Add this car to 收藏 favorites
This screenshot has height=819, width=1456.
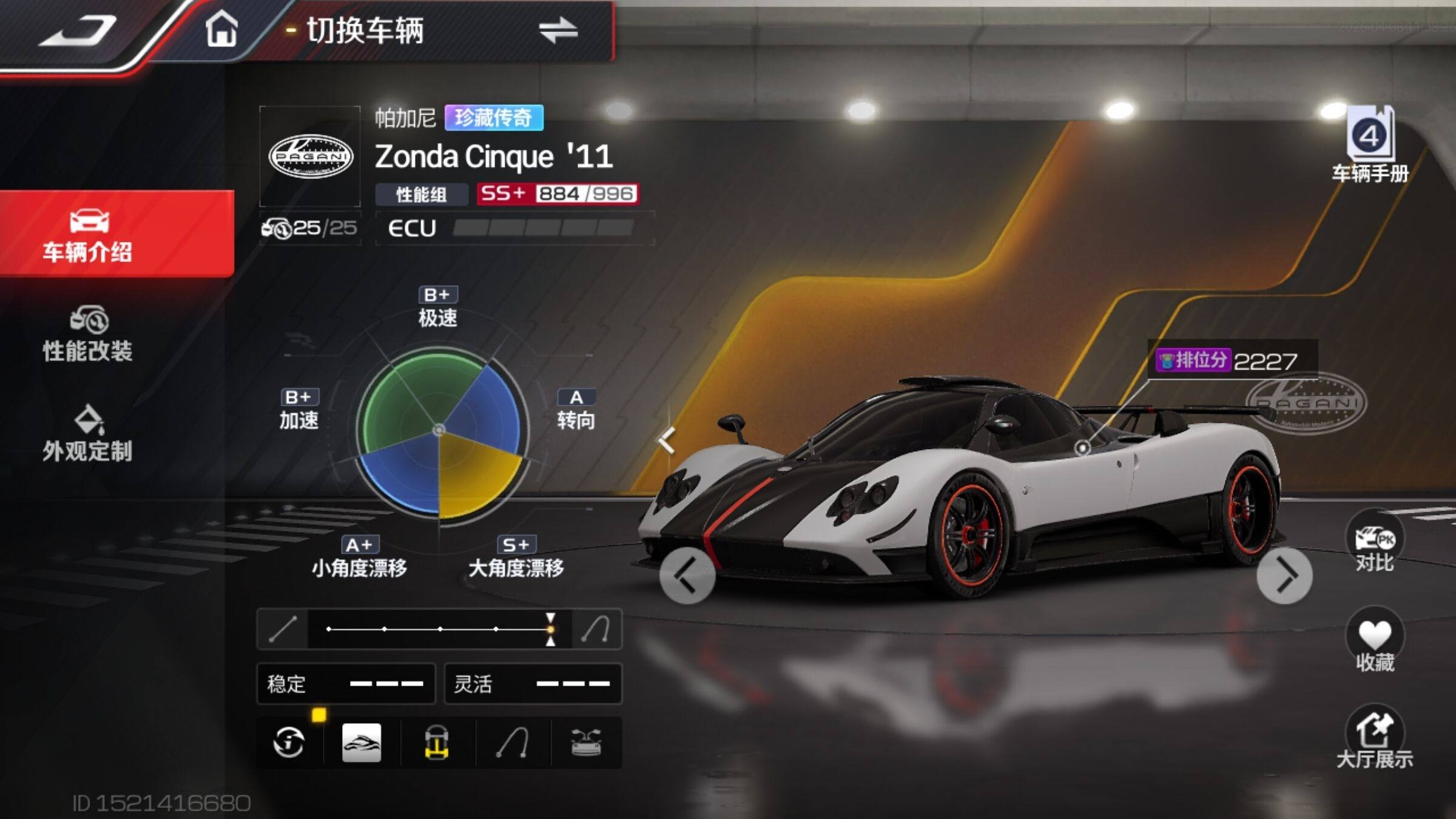pos(1374,642)
